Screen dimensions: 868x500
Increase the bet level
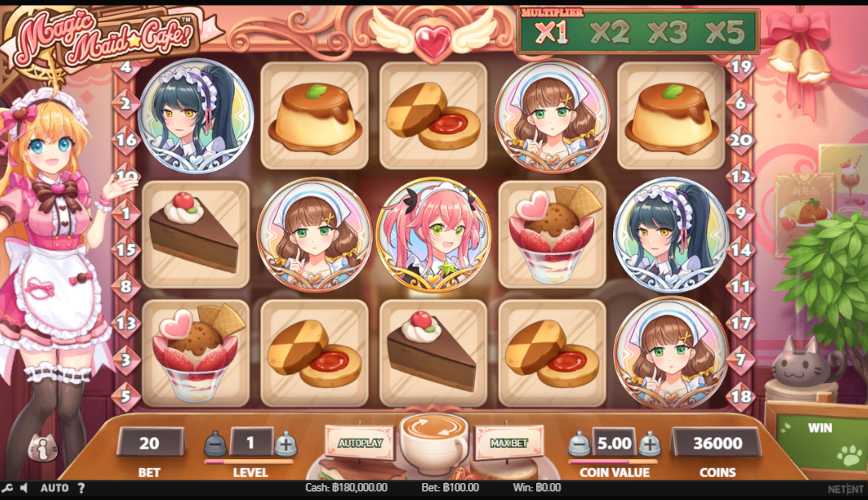[x=286, y=443]
